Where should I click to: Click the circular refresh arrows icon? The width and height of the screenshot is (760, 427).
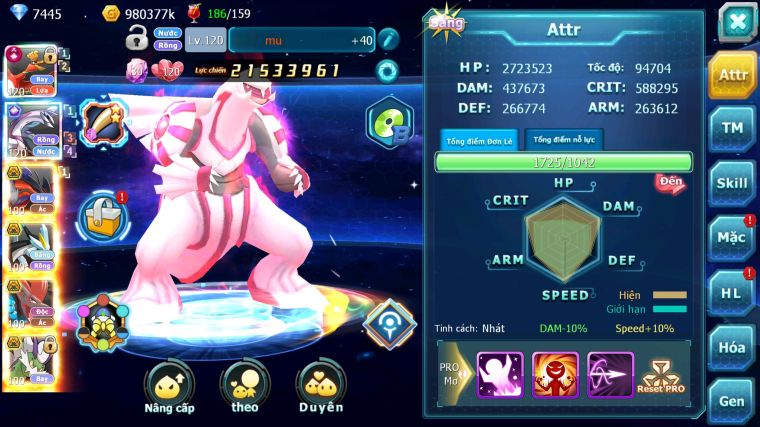tap(386, 71)
